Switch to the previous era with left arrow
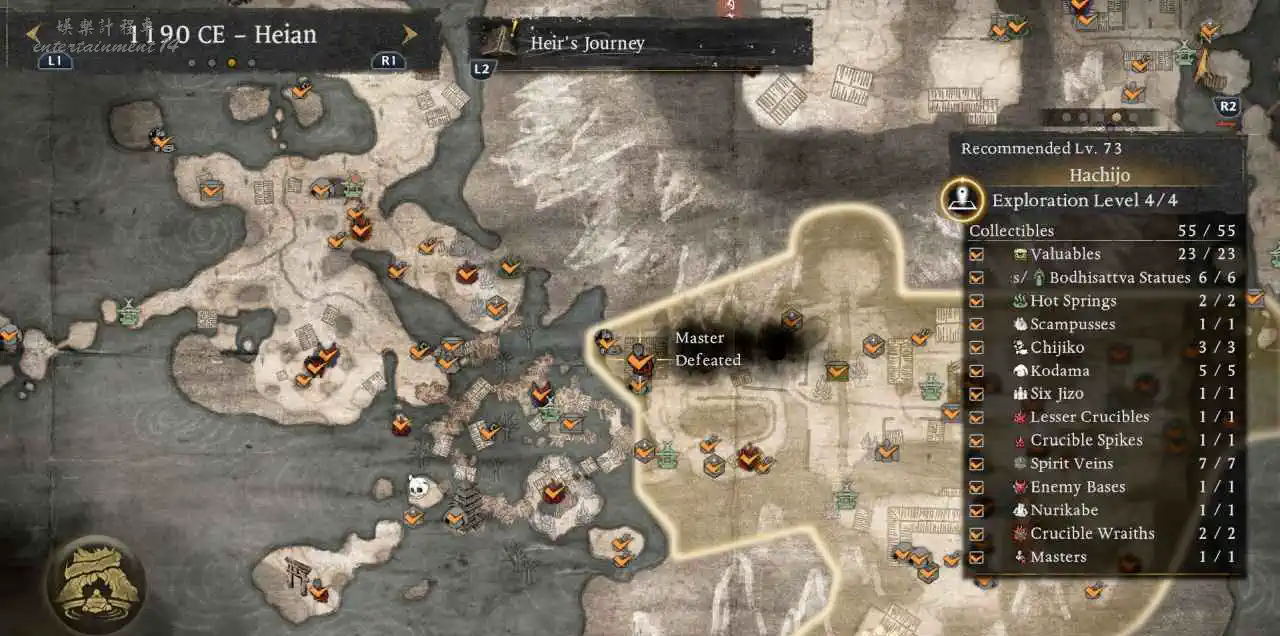This screenshot has height=636, width=1280. coord(33,34)
